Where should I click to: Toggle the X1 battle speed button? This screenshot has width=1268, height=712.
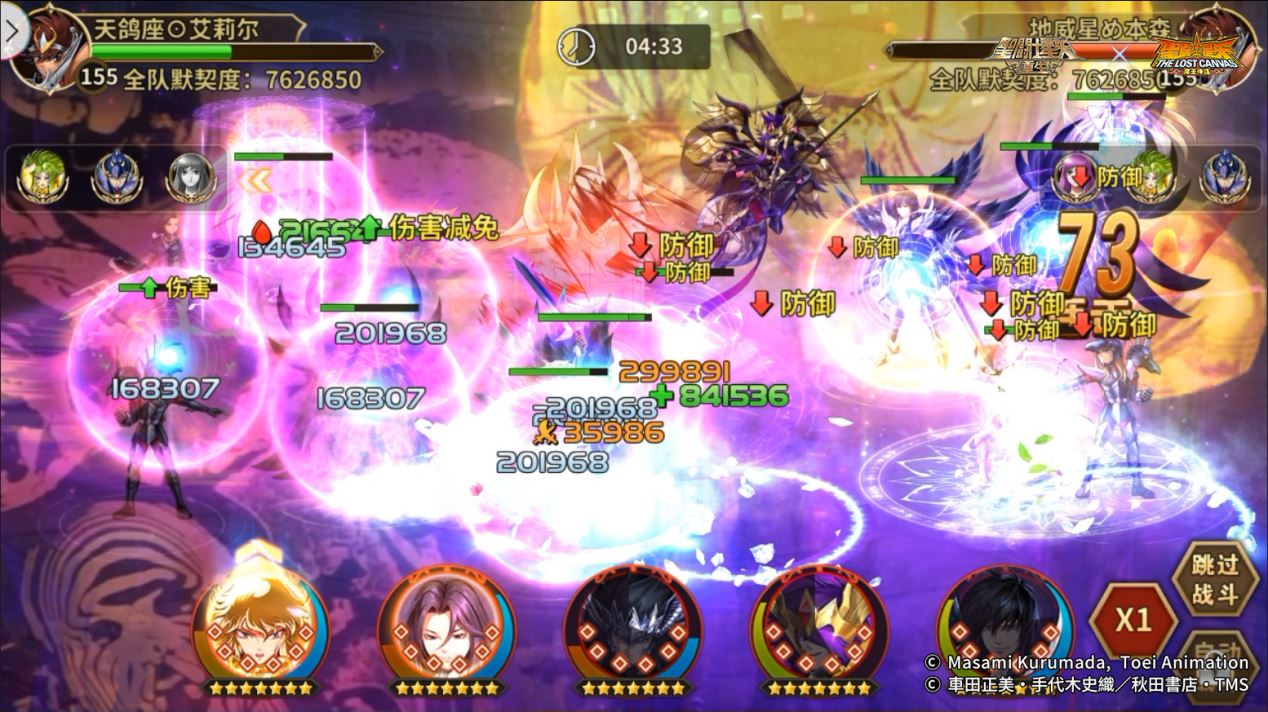coord(1133,620)
